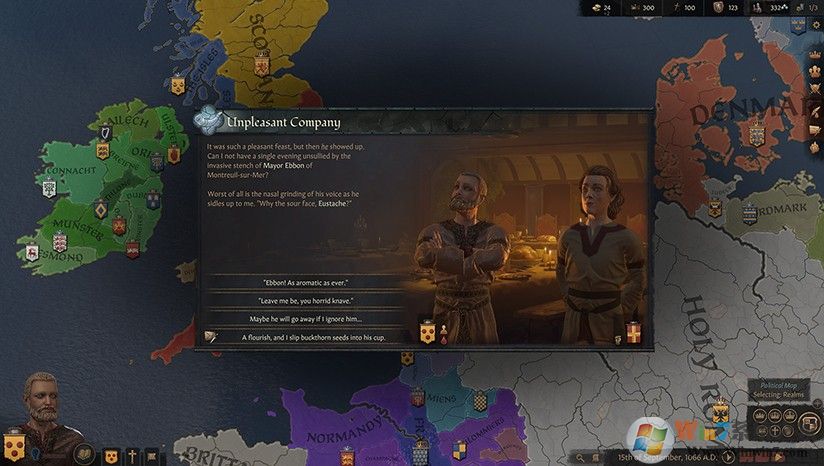
Task: Click the player dynasty shield at bottom left
Action: (16, 443)
